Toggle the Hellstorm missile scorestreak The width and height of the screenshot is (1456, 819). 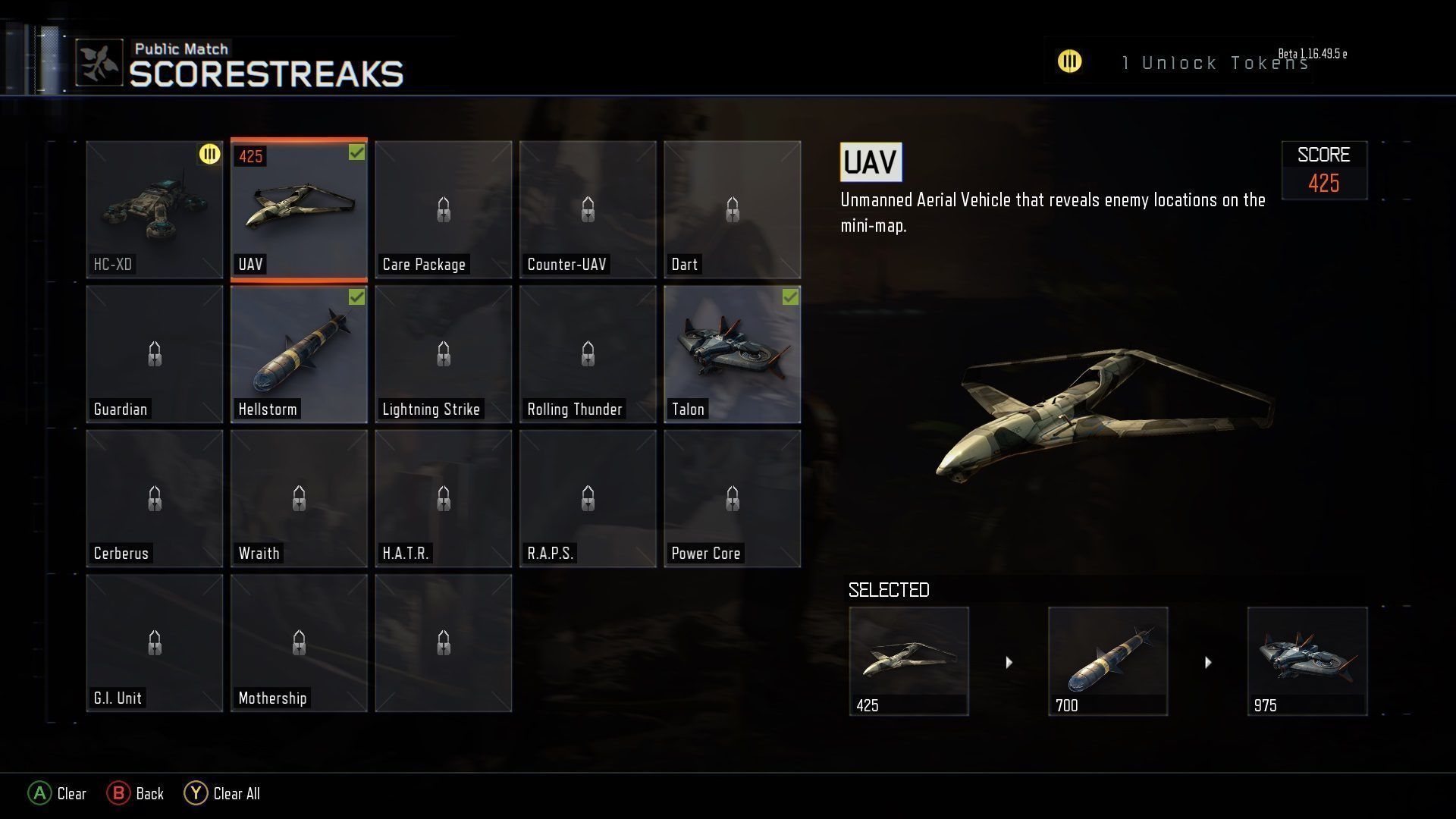click(299, 354)
